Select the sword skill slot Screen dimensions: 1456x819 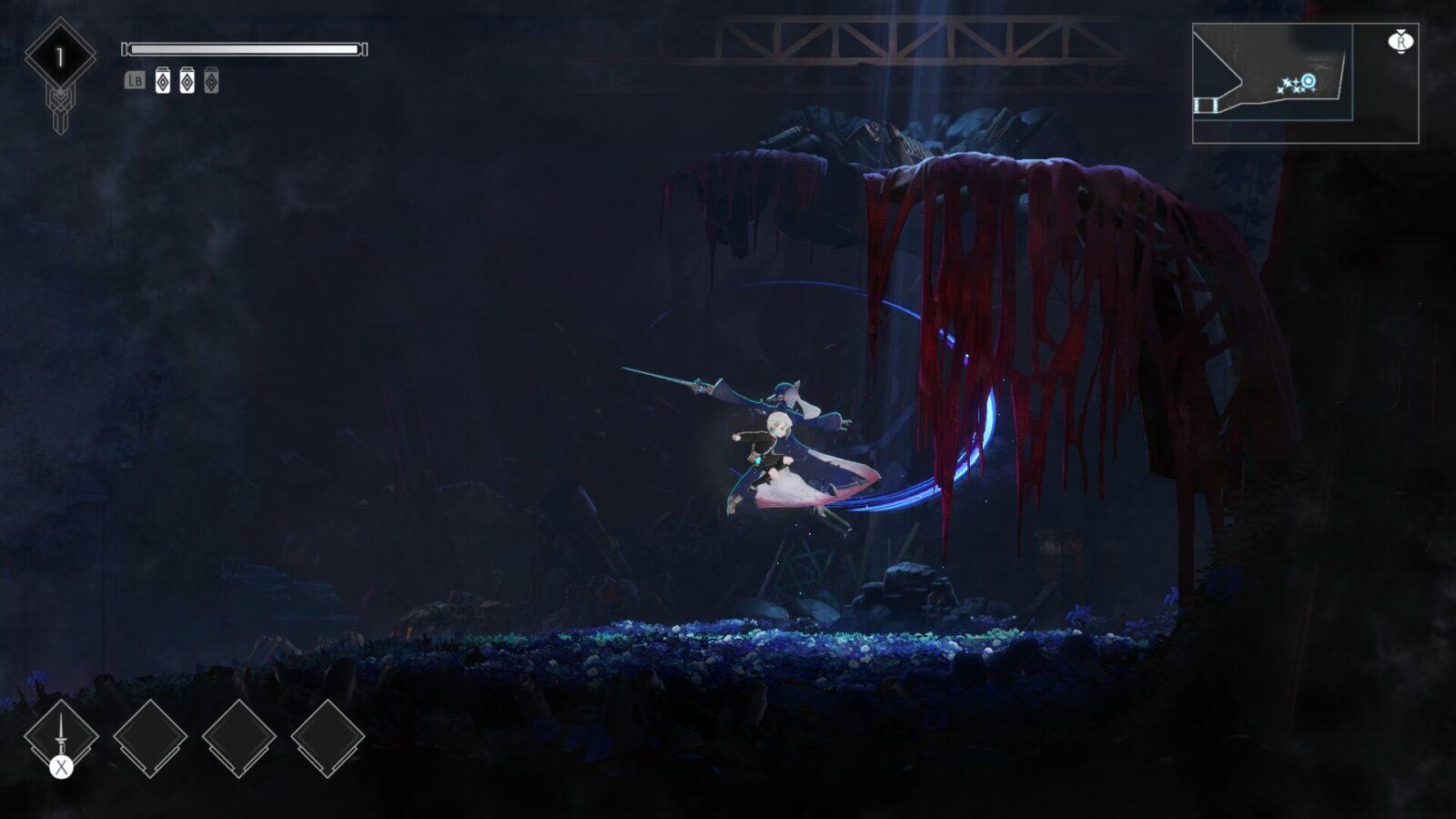[x=61, y=735]
